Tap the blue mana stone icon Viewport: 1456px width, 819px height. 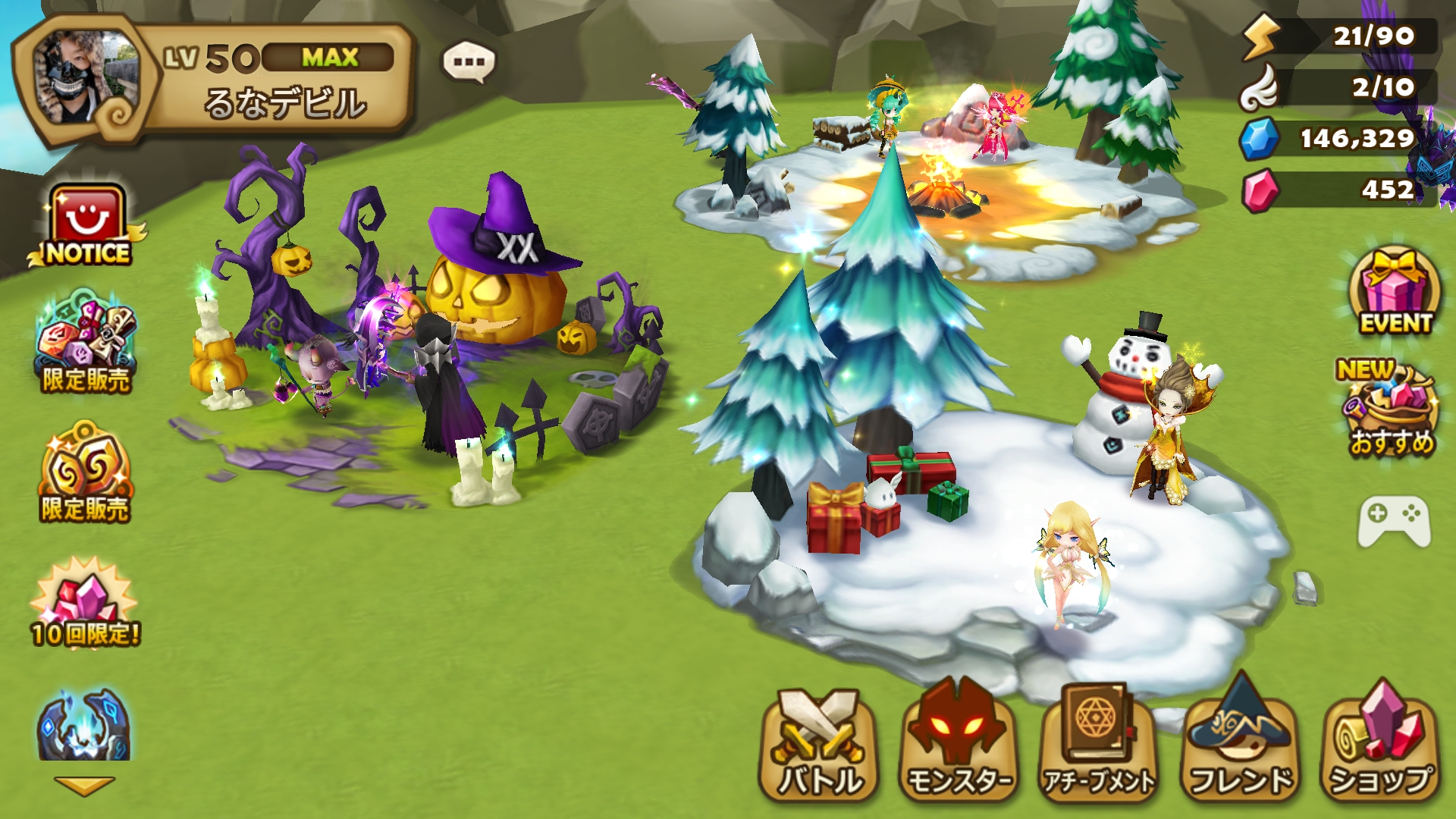point(1259,139)
